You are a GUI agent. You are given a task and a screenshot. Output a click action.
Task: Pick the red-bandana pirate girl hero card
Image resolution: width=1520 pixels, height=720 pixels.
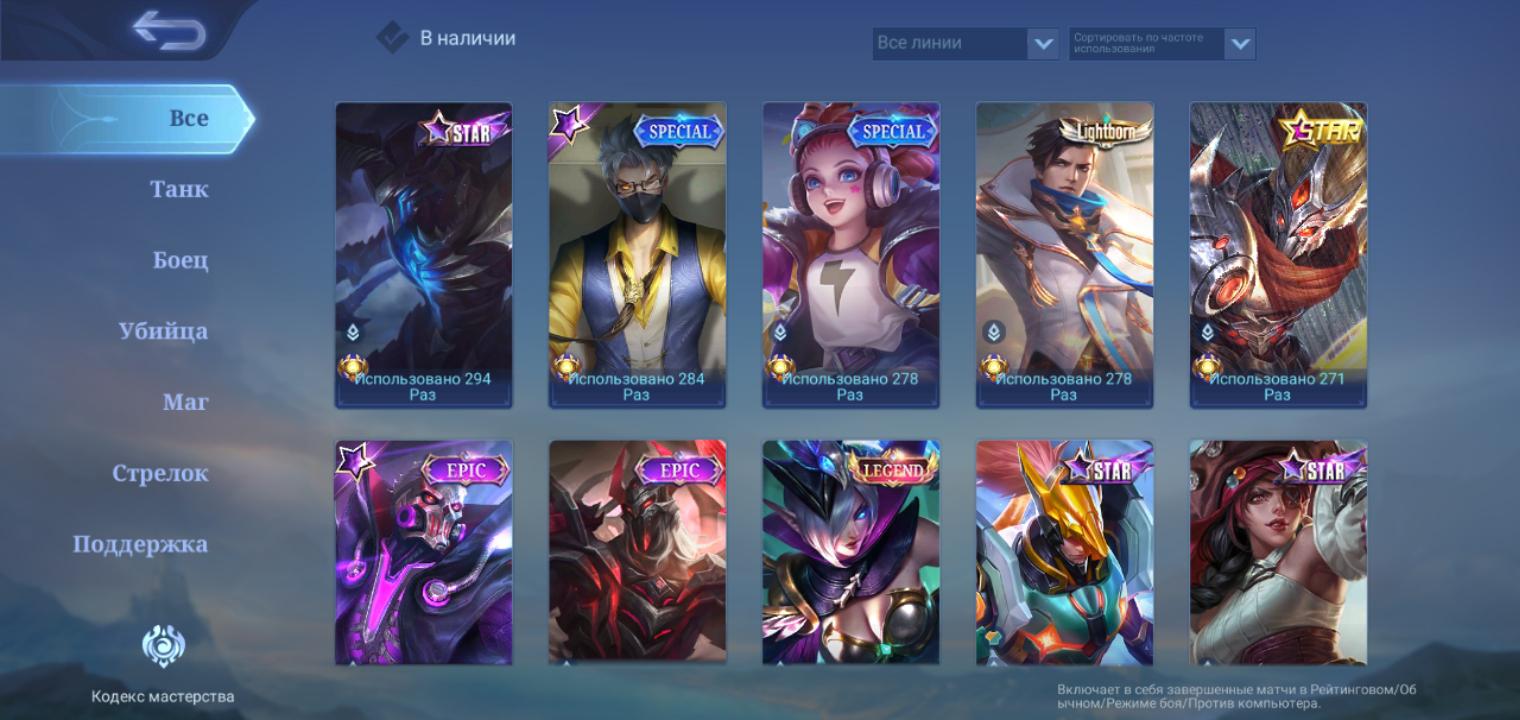1278,552
